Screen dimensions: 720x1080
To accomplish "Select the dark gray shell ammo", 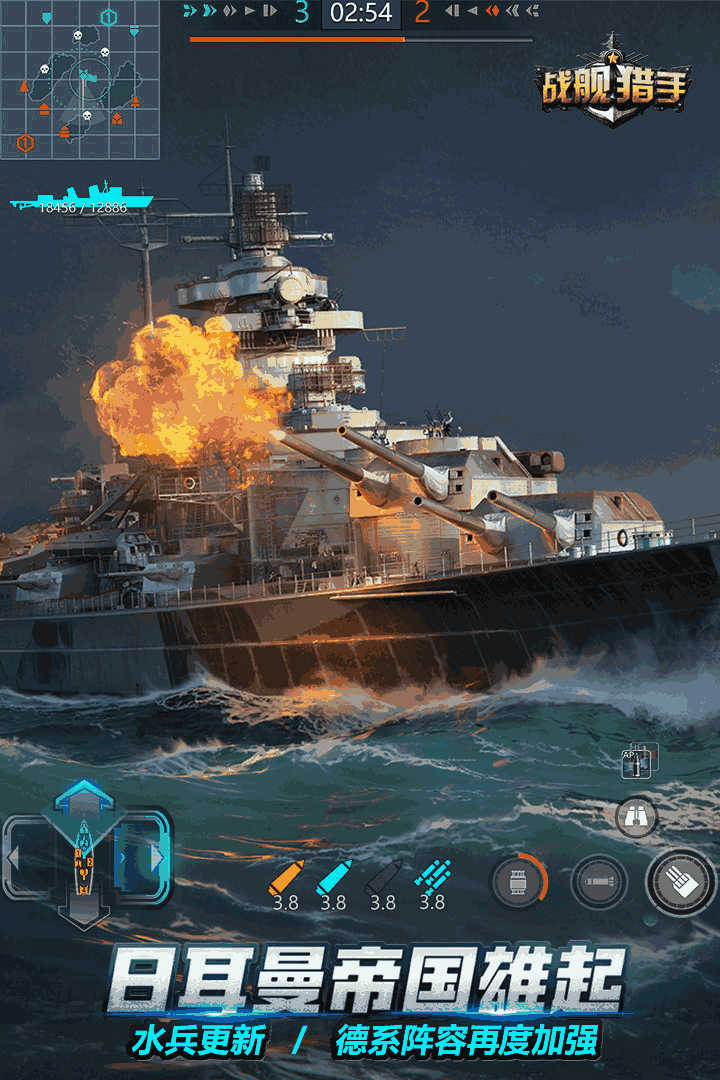I will click(x=382, y=877).
